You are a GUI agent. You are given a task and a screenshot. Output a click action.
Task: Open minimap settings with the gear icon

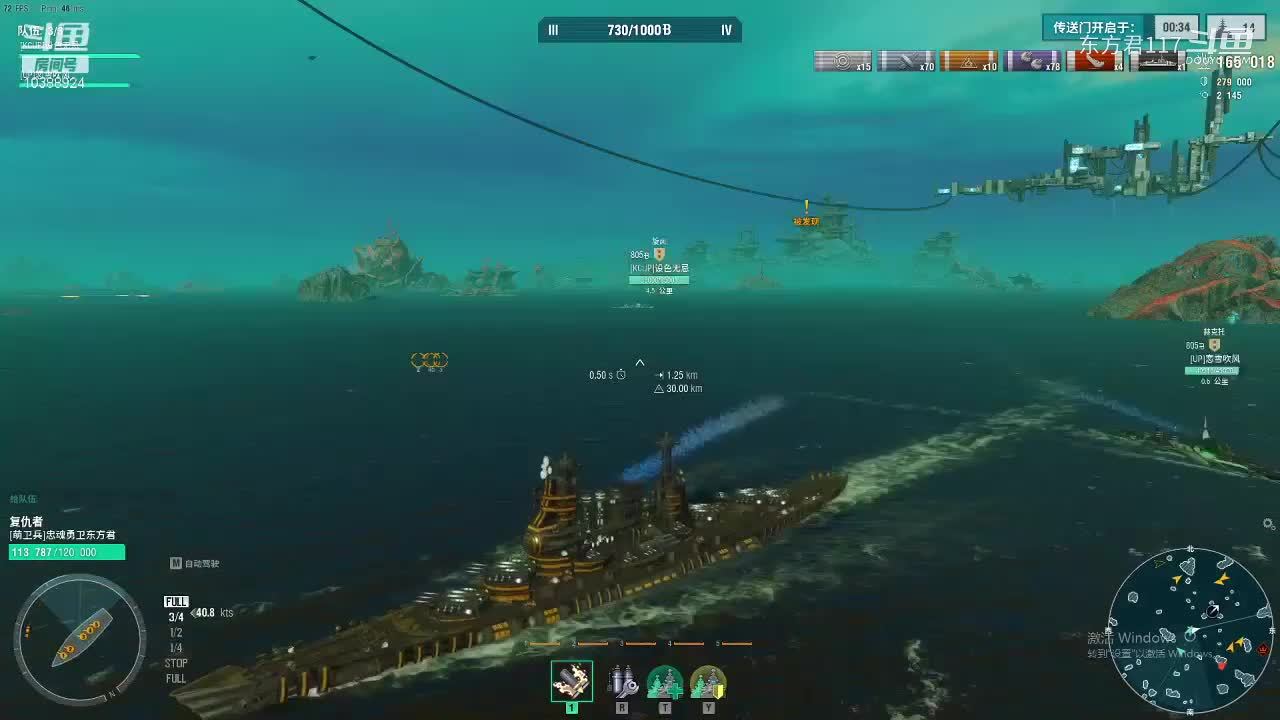[x=1269, y=524]
